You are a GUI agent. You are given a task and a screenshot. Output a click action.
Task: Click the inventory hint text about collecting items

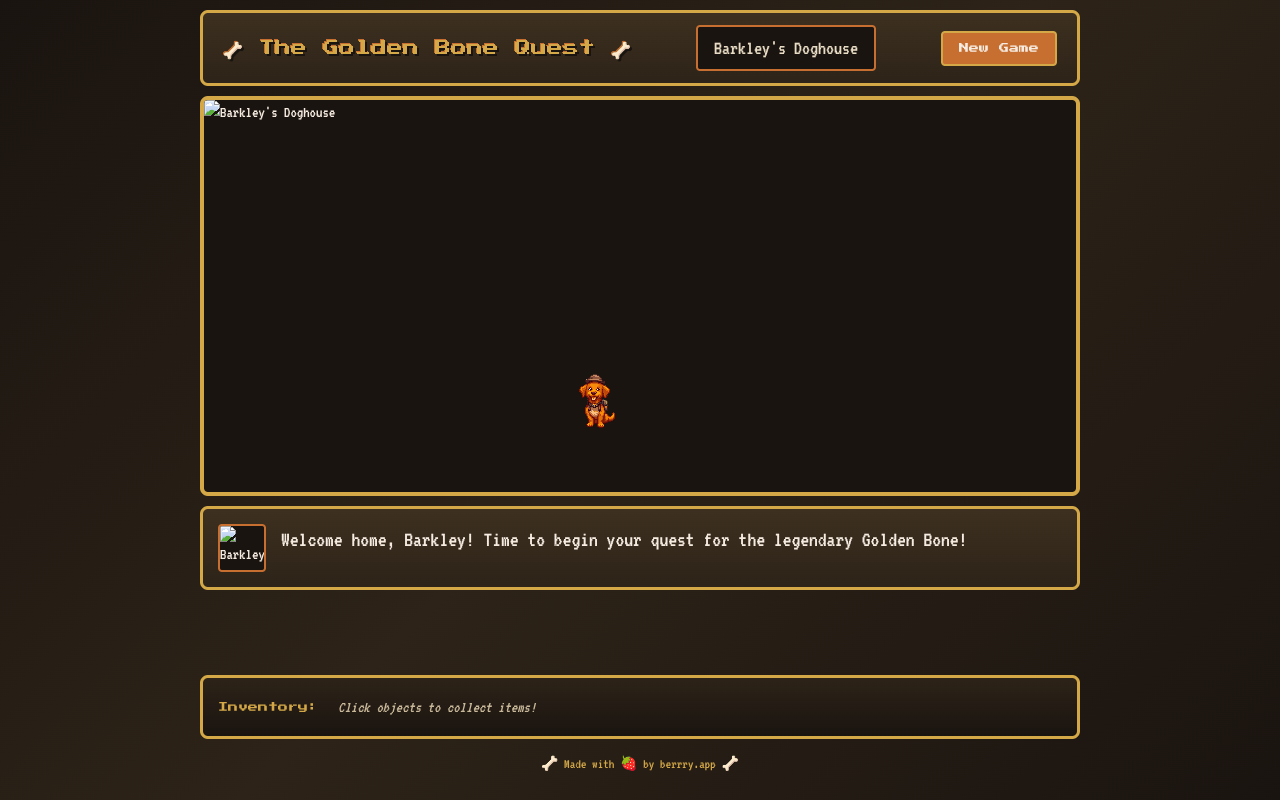click(437, 707)
